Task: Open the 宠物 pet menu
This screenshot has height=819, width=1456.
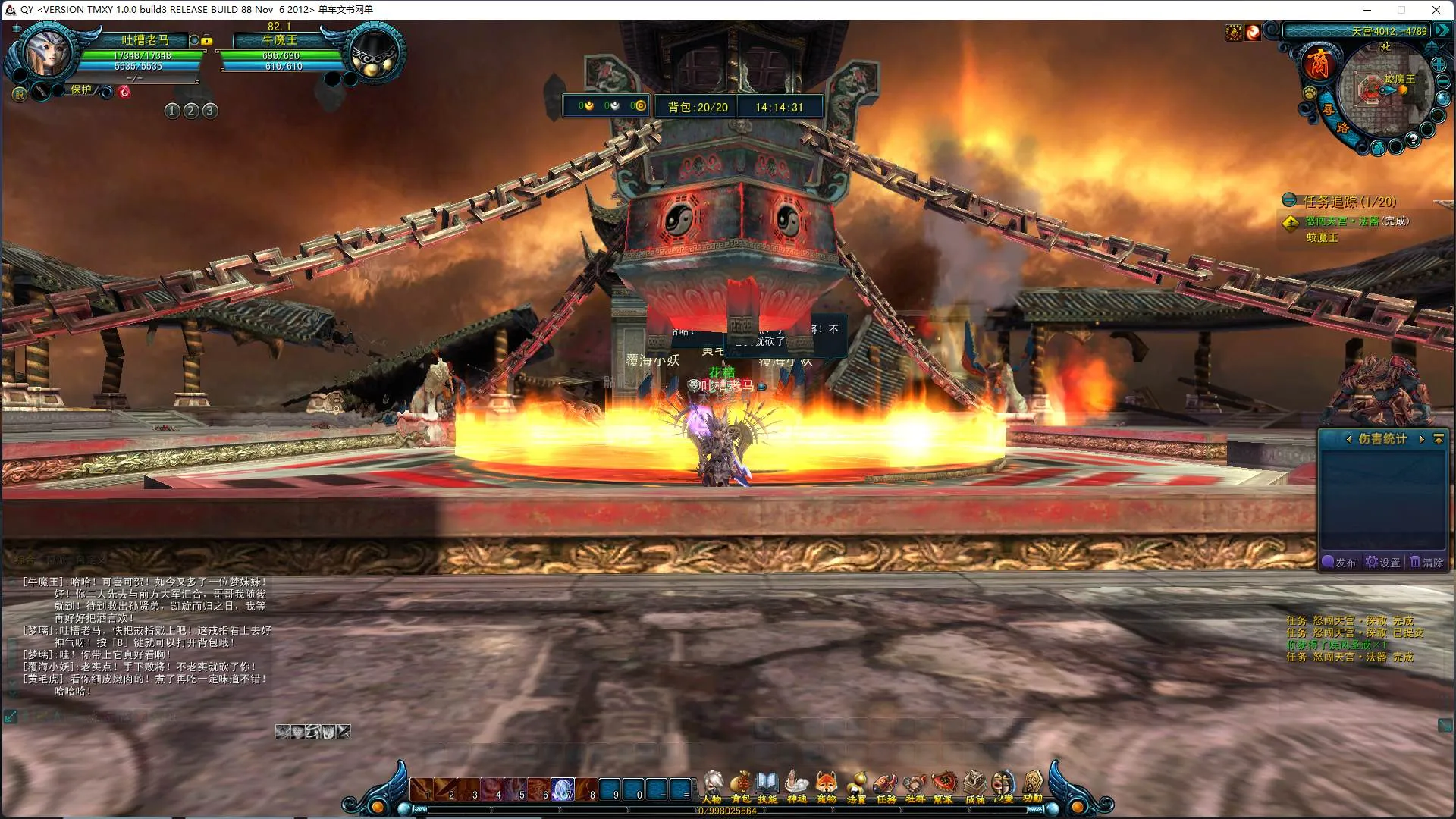Action: pos(827,786)
